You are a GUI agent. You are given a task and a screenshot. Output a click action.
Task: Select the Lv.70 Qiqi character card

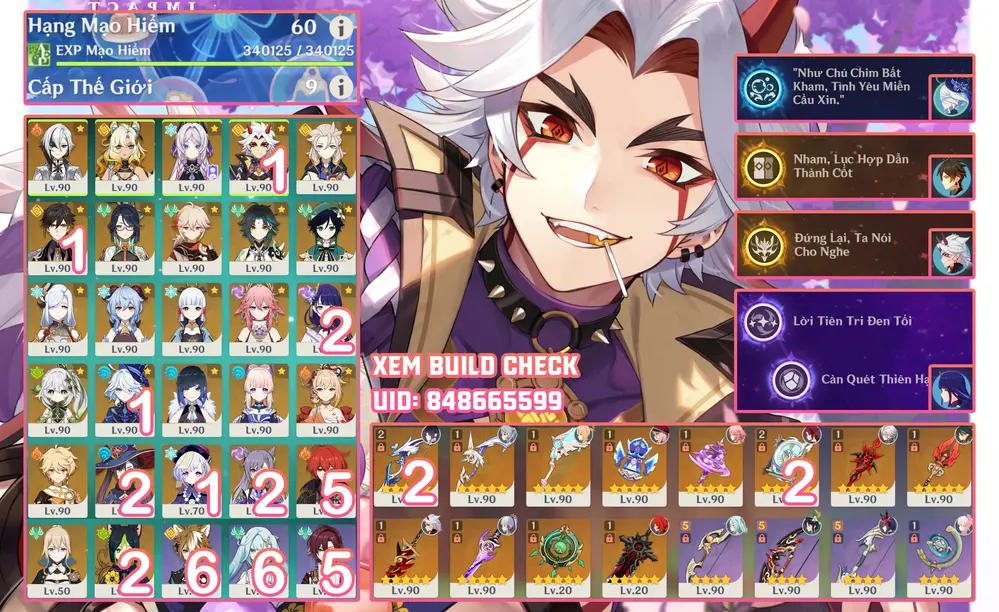(191, 477)
